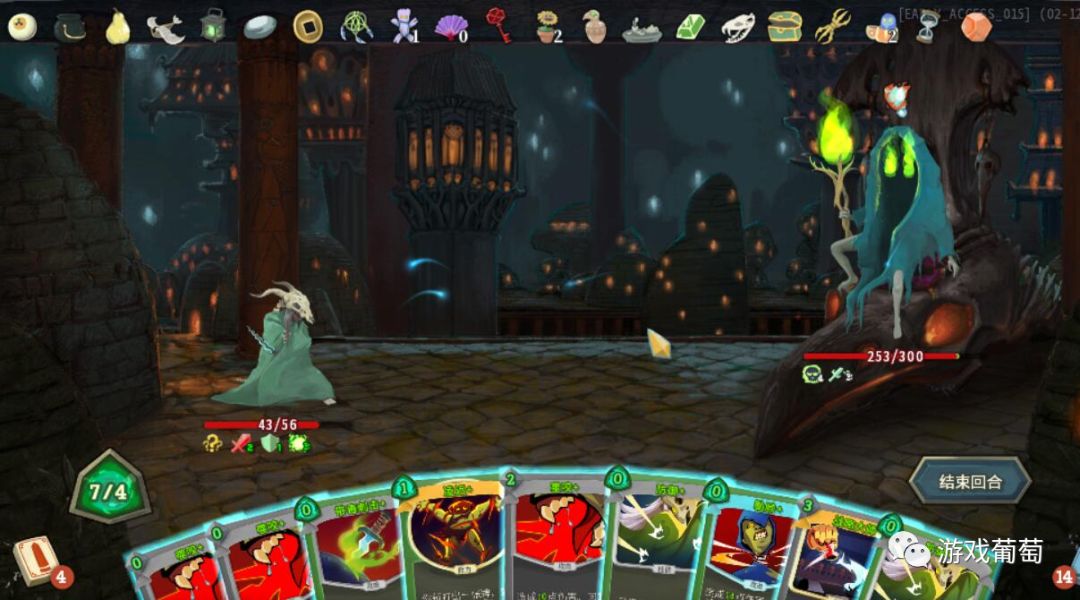Image resolution: width=1080 pixels, height=600 pixels.
Task: Inspect the animal skull relic
Action: (738, 26)
